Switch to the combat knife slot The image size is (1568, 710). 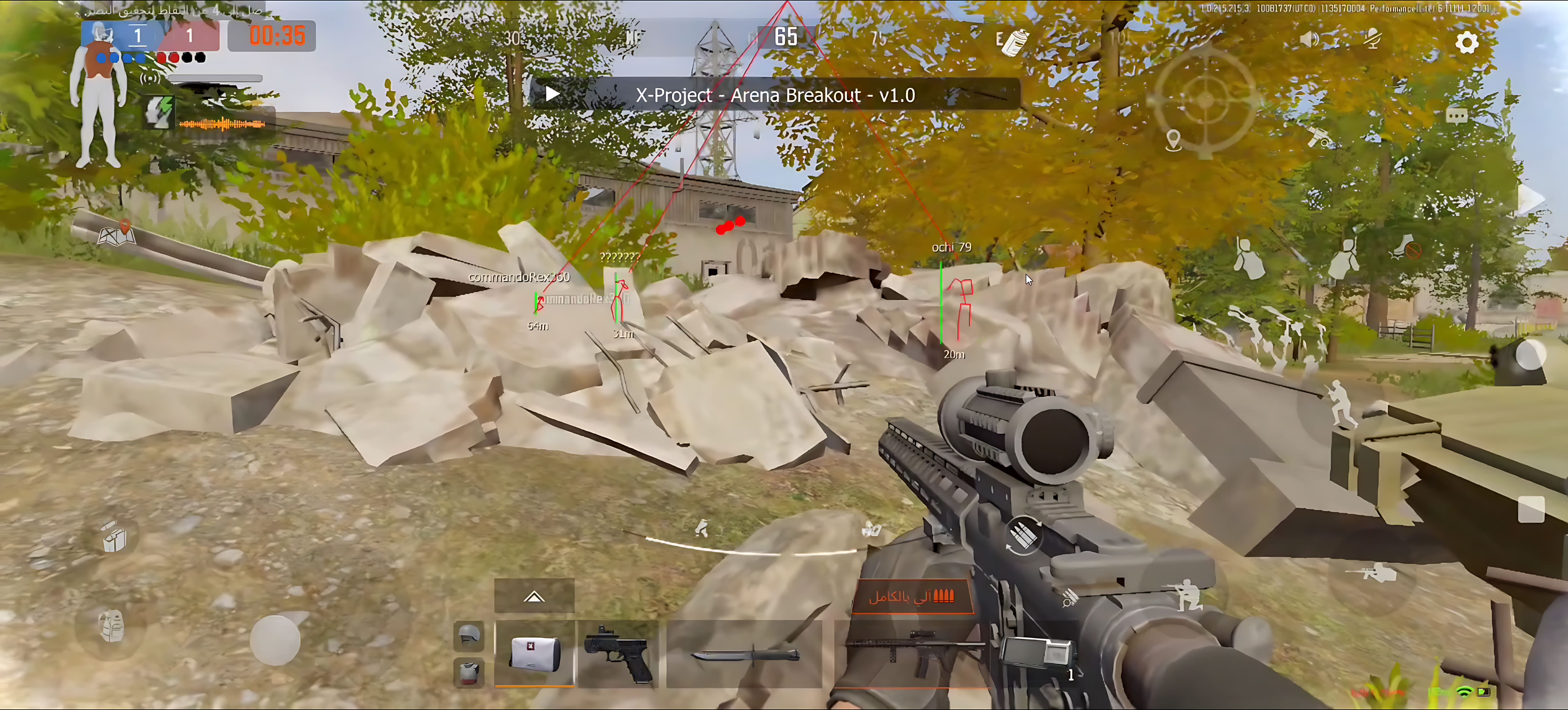click(x=744, y=655)
